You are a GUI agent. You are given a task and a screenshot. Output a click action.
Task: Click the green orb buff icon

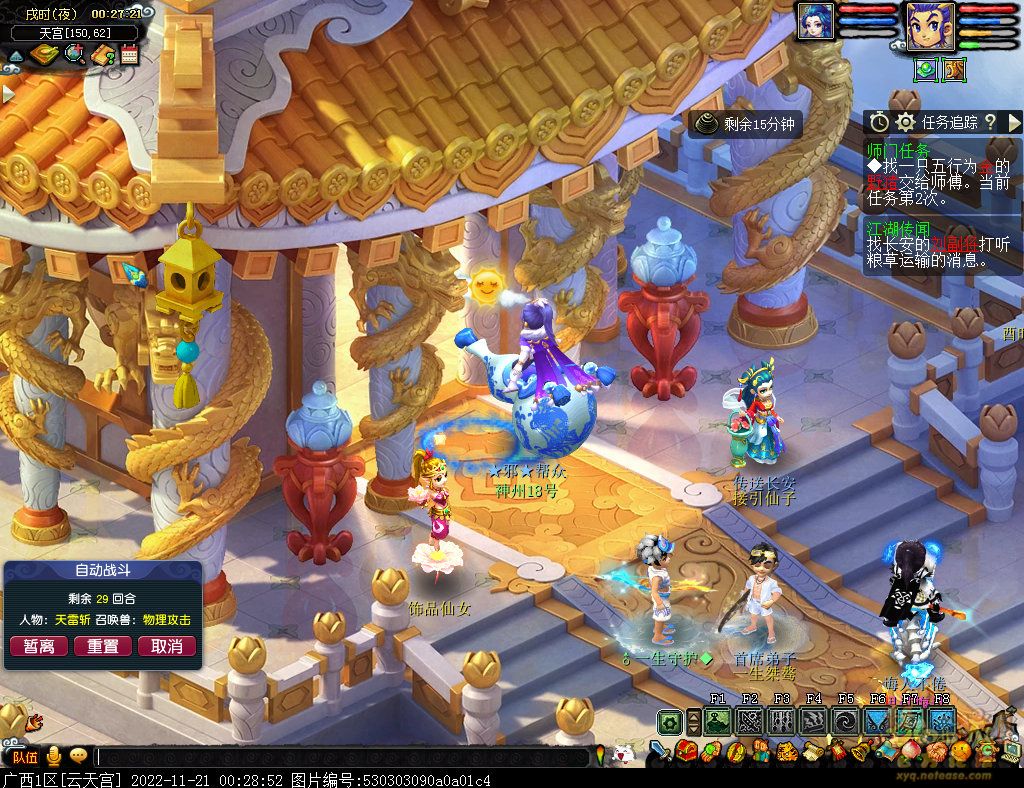pyautogui.click(x=926, y=69)
